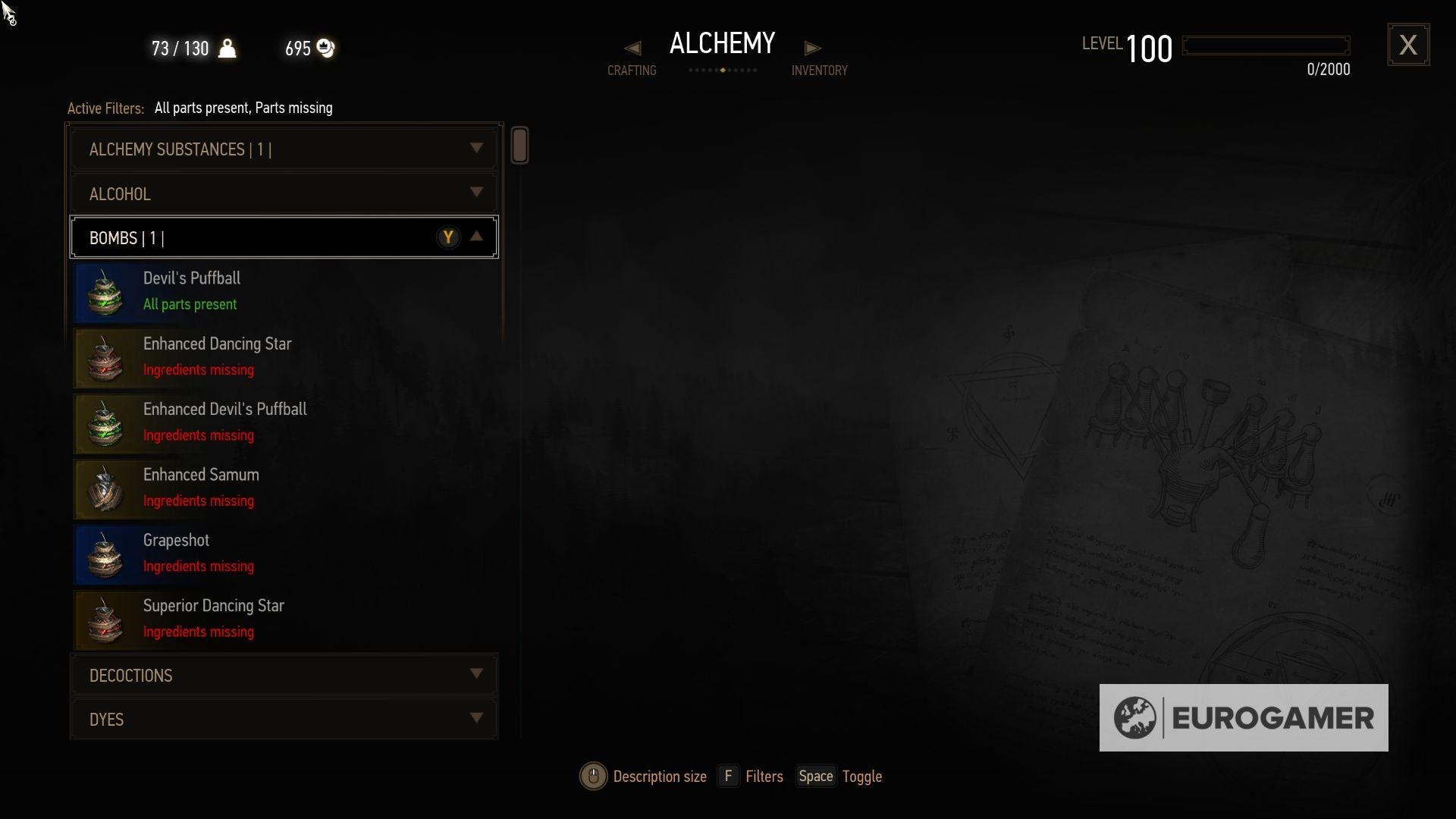Switch to the Crafting screen via left arrow

coord(632,48)
